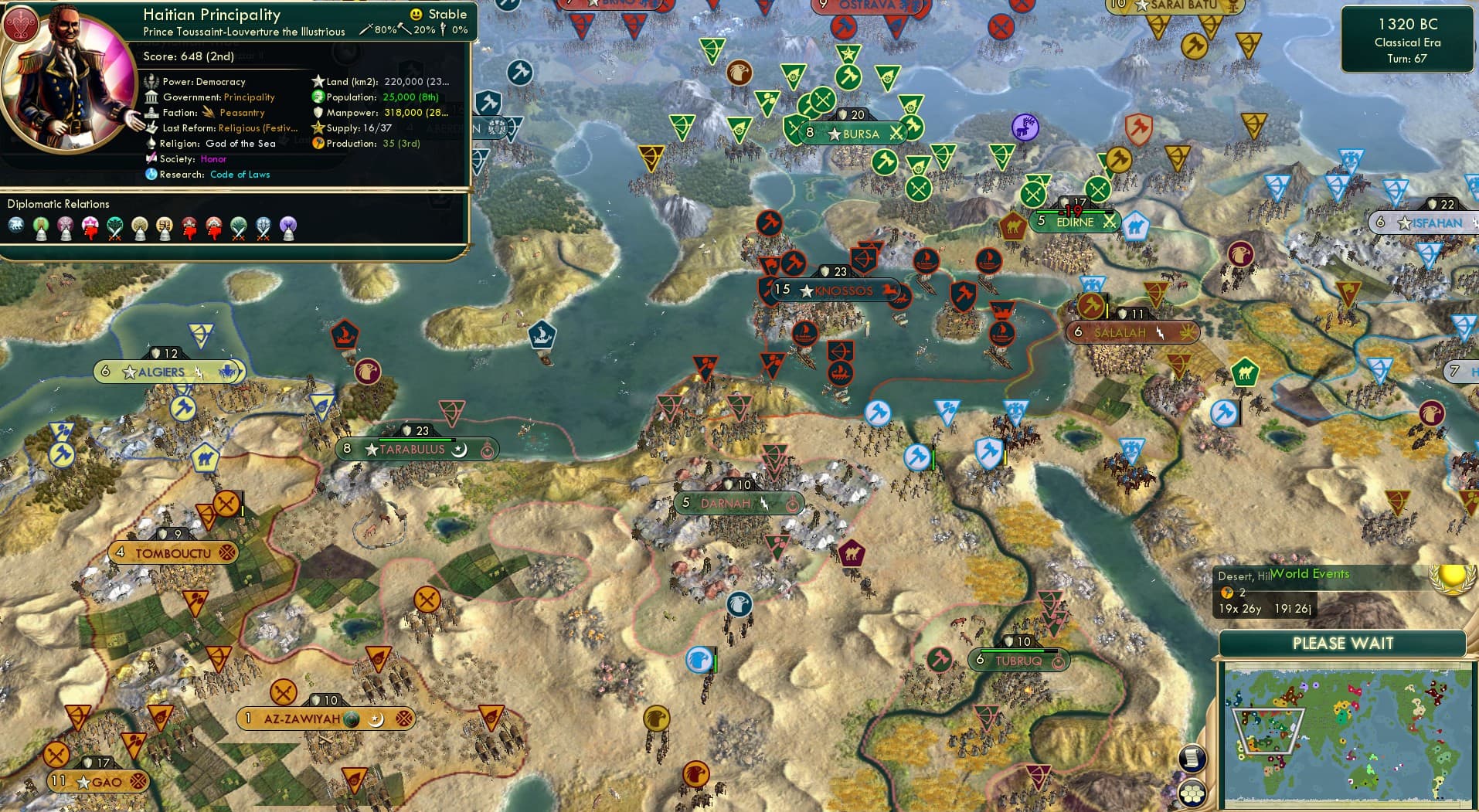Click the PLEASE WAIT banner

1343,643
